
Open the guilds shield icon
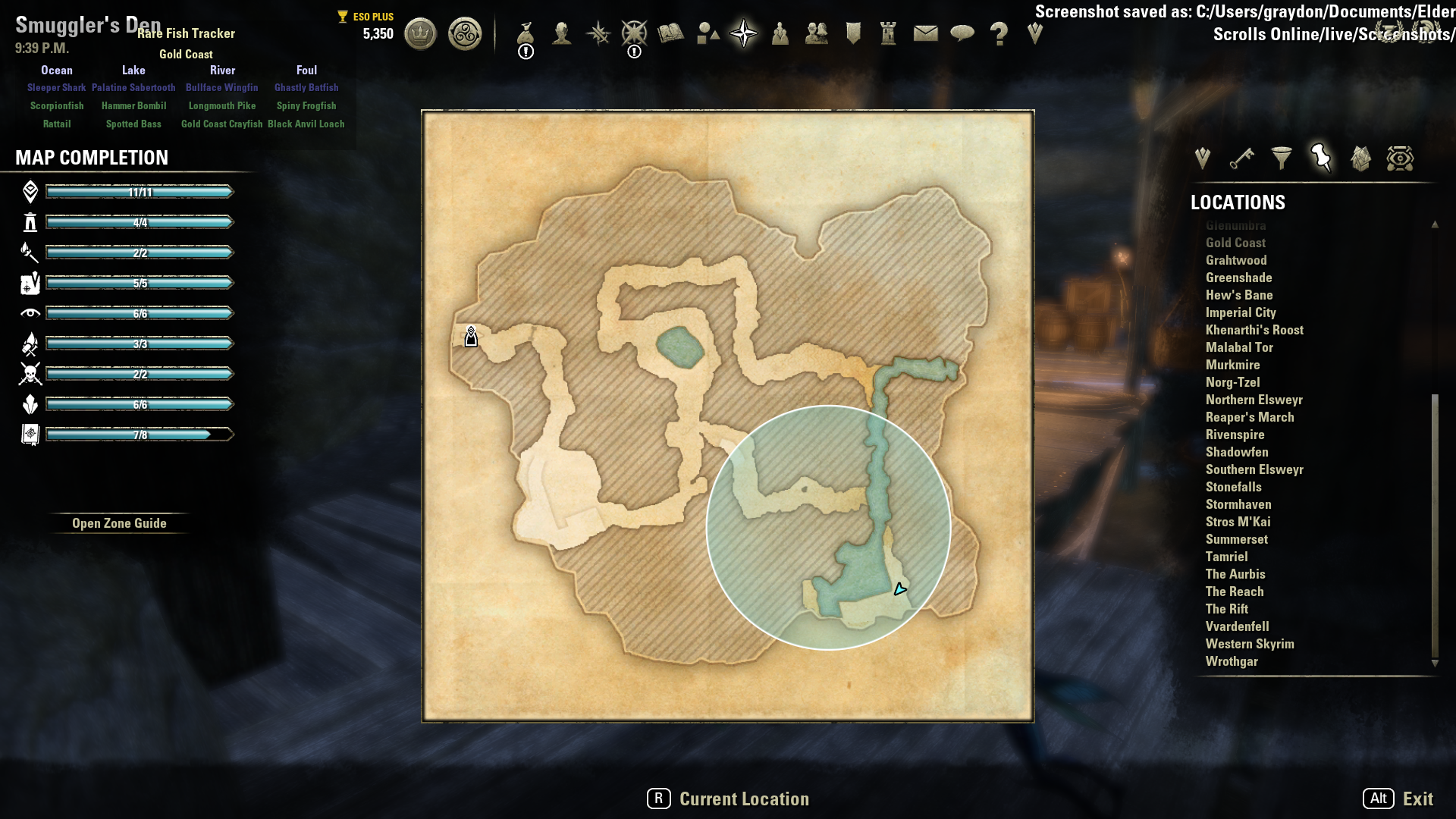click(853, 34)
